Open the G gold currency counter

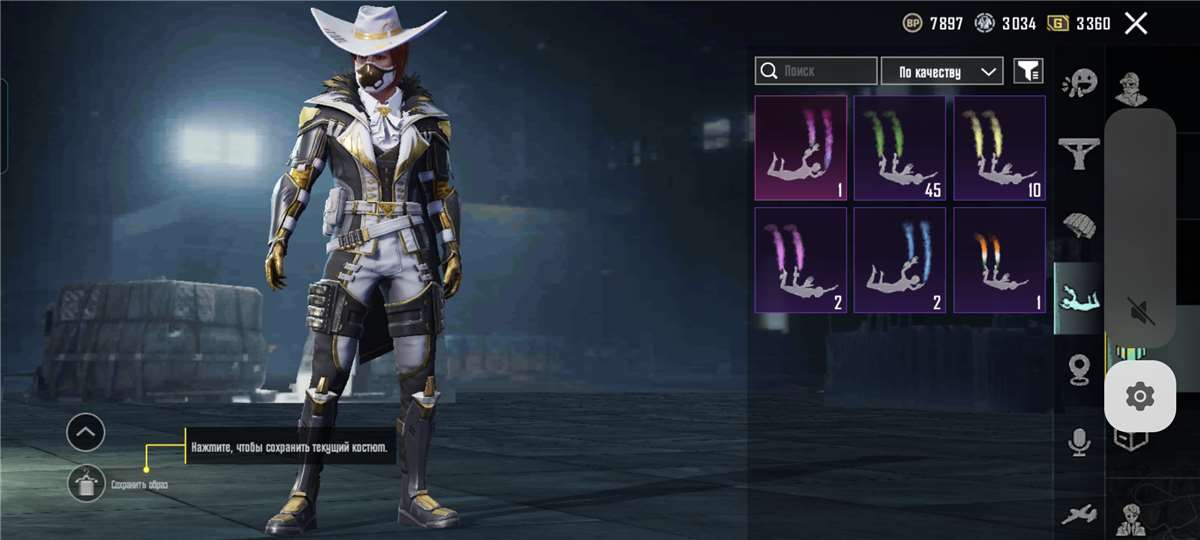[x=1079, y=23]
